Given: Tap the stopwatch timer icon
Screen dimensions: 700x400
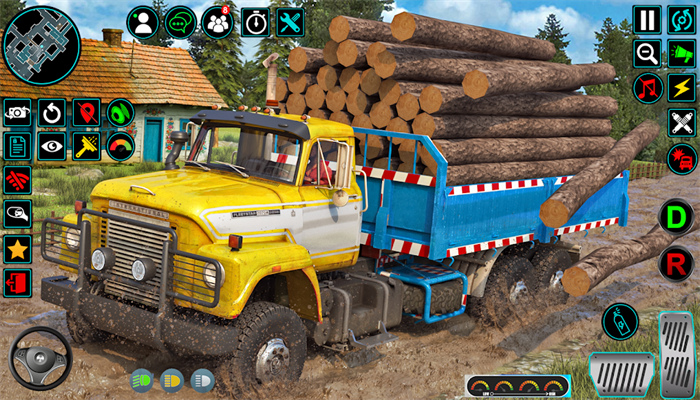Looking at the screenshot, I should point(254,22).
